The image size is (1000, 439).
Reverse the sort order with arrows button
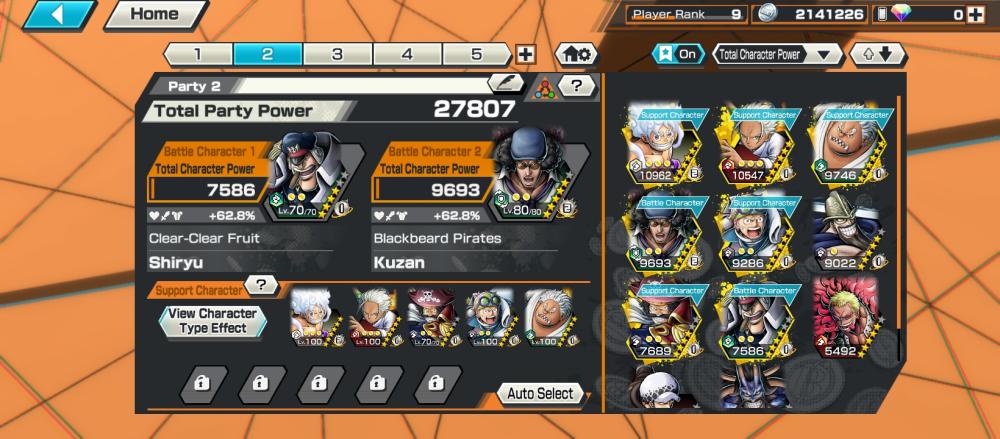(x=876, y=54)
